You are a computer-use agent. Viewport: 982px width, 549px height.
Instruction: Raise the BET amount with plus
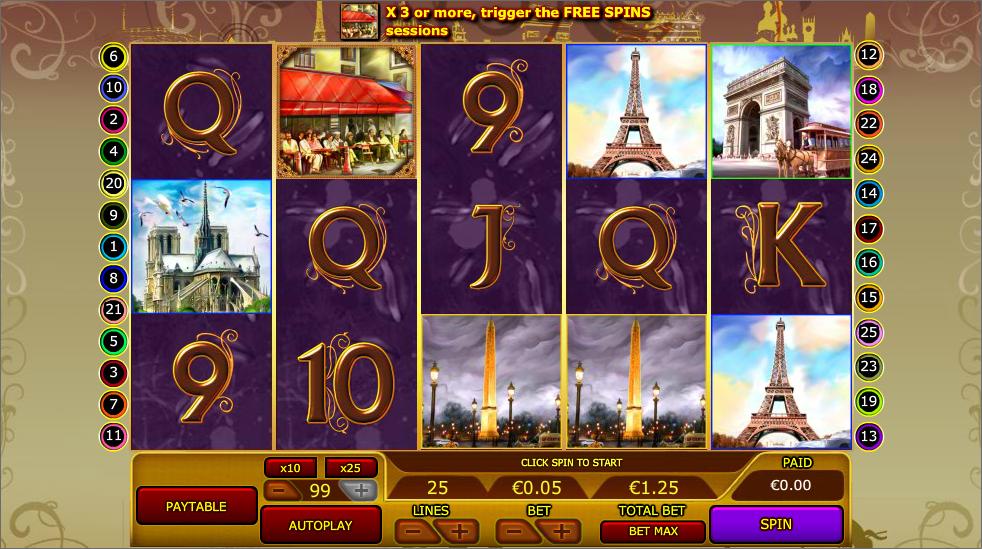point(561,532)
